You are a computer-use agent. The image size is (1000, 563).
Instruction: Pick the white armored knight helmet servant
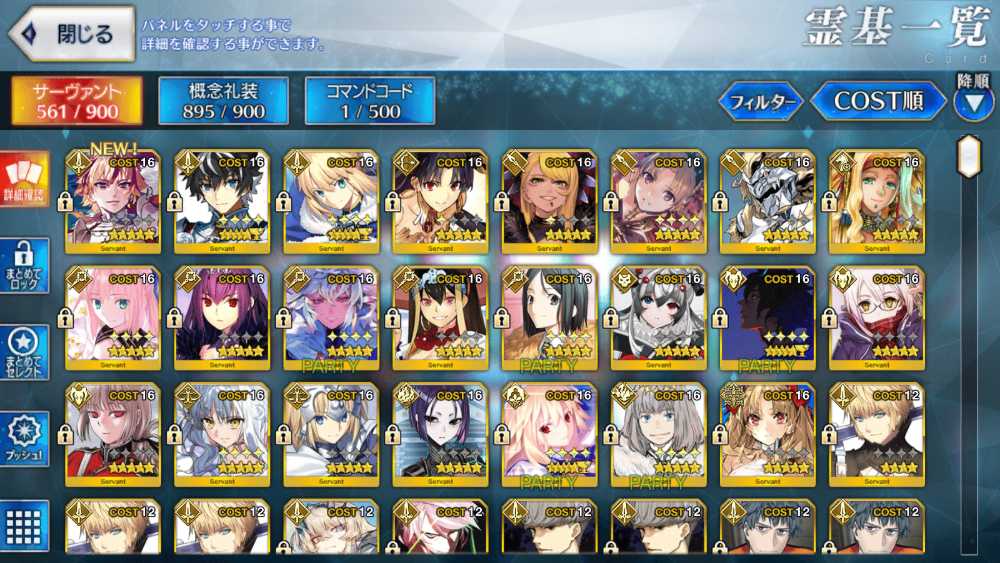point(766,199)
